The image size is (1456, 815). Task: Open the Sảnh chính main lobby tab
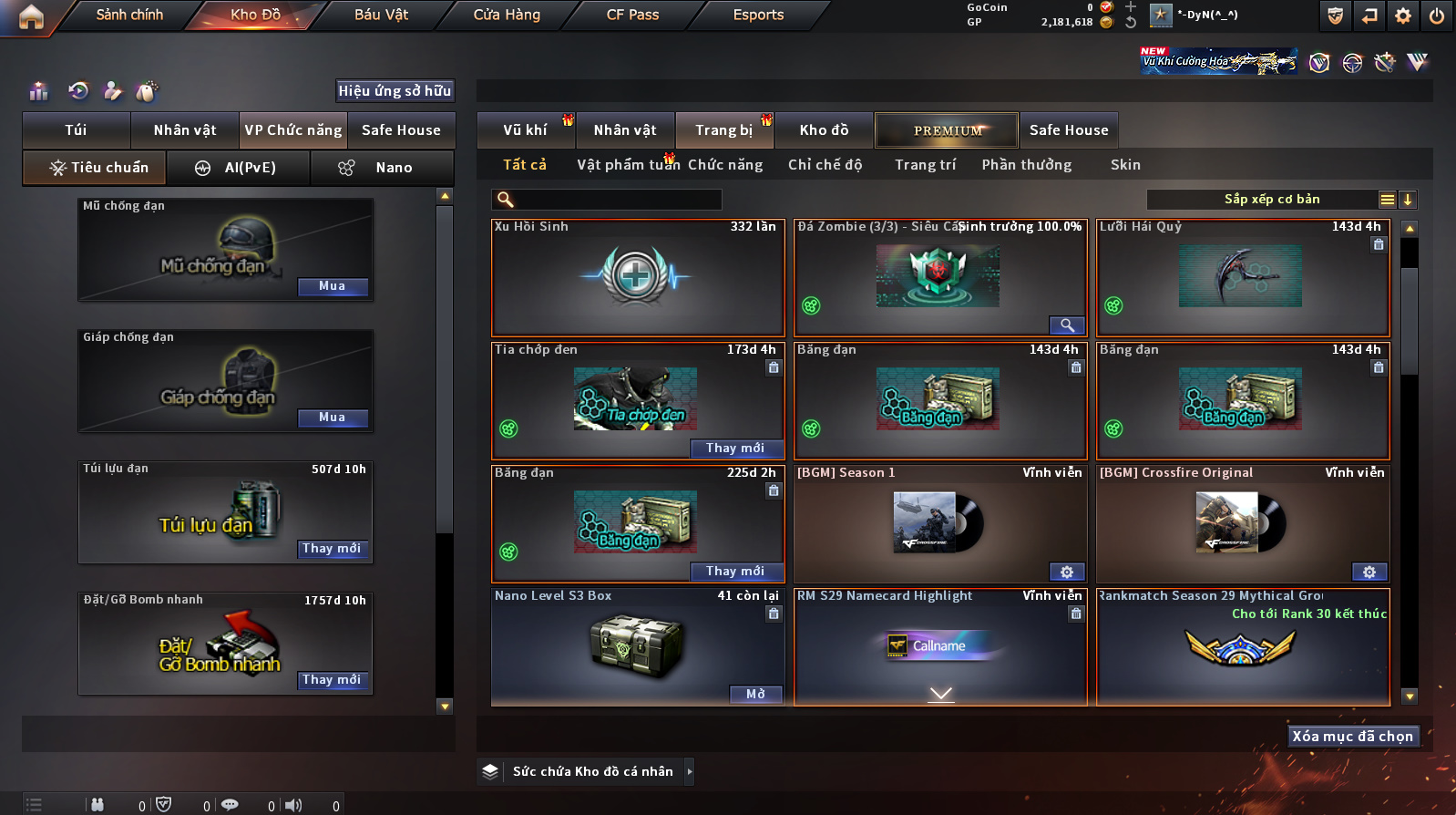tap(129, 15)
